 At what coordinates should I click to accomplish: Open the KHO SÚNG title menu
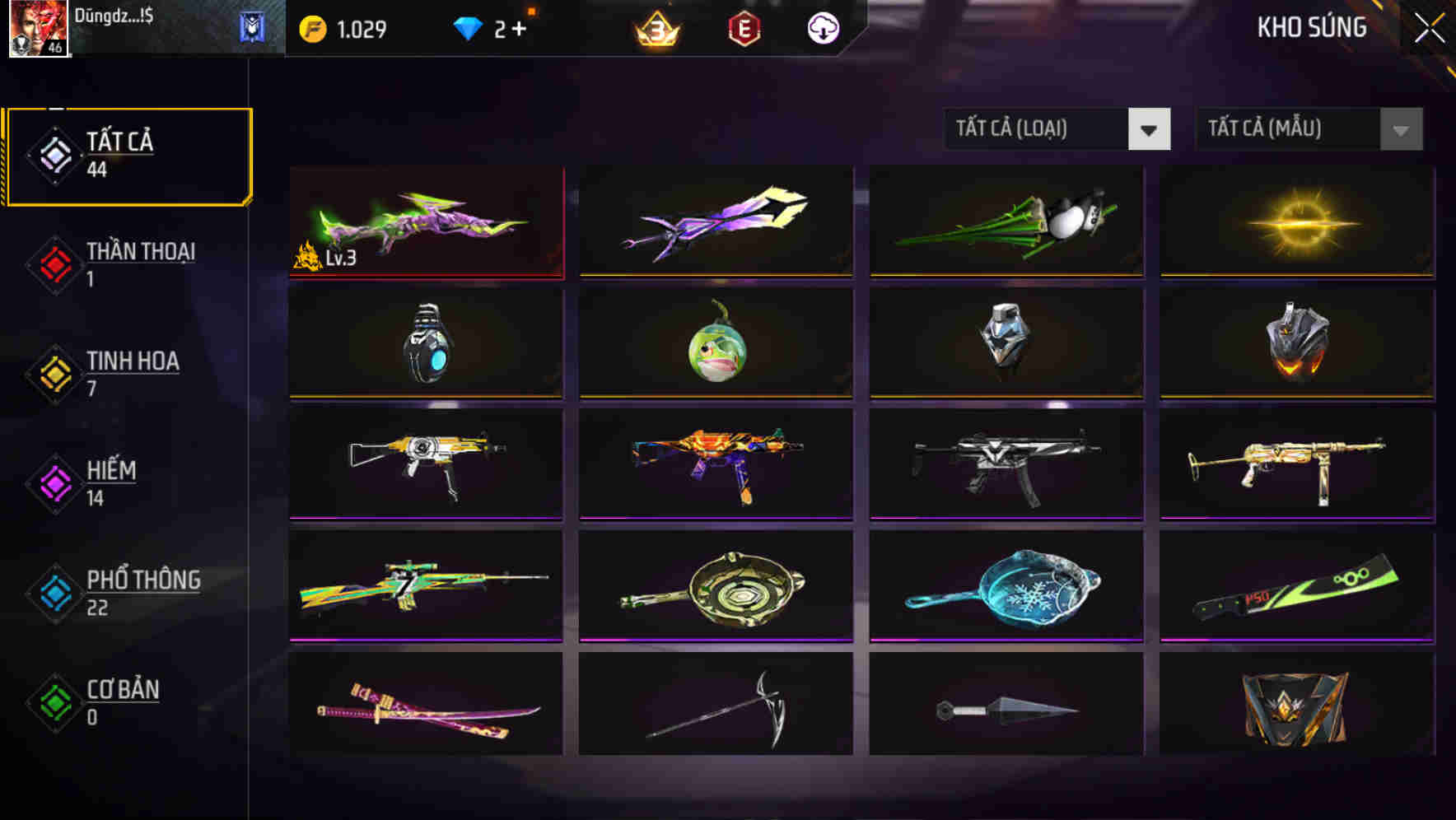pos(1311,27)
